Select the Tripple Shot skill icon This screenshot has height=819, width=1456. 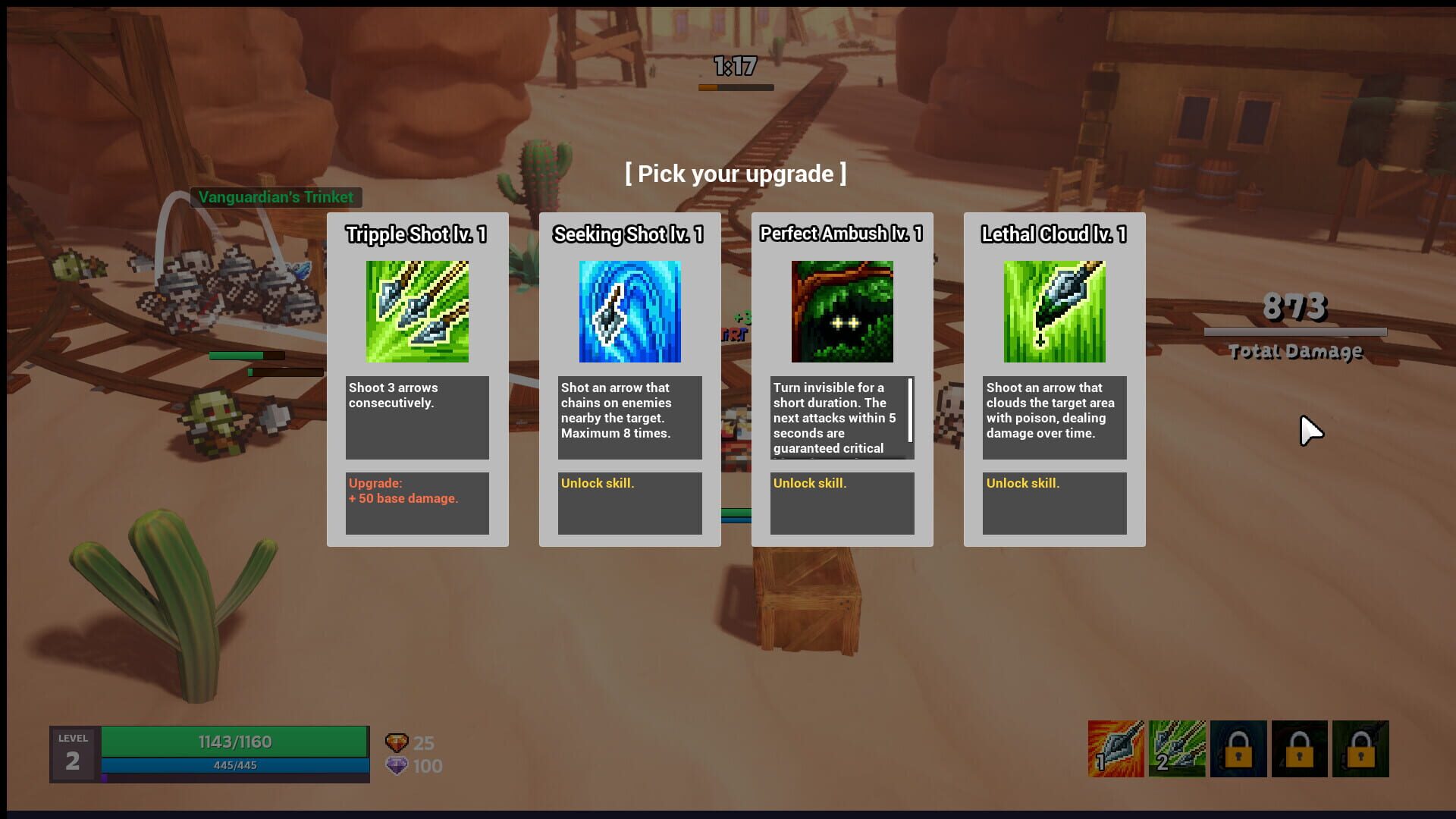coord(416,311)
